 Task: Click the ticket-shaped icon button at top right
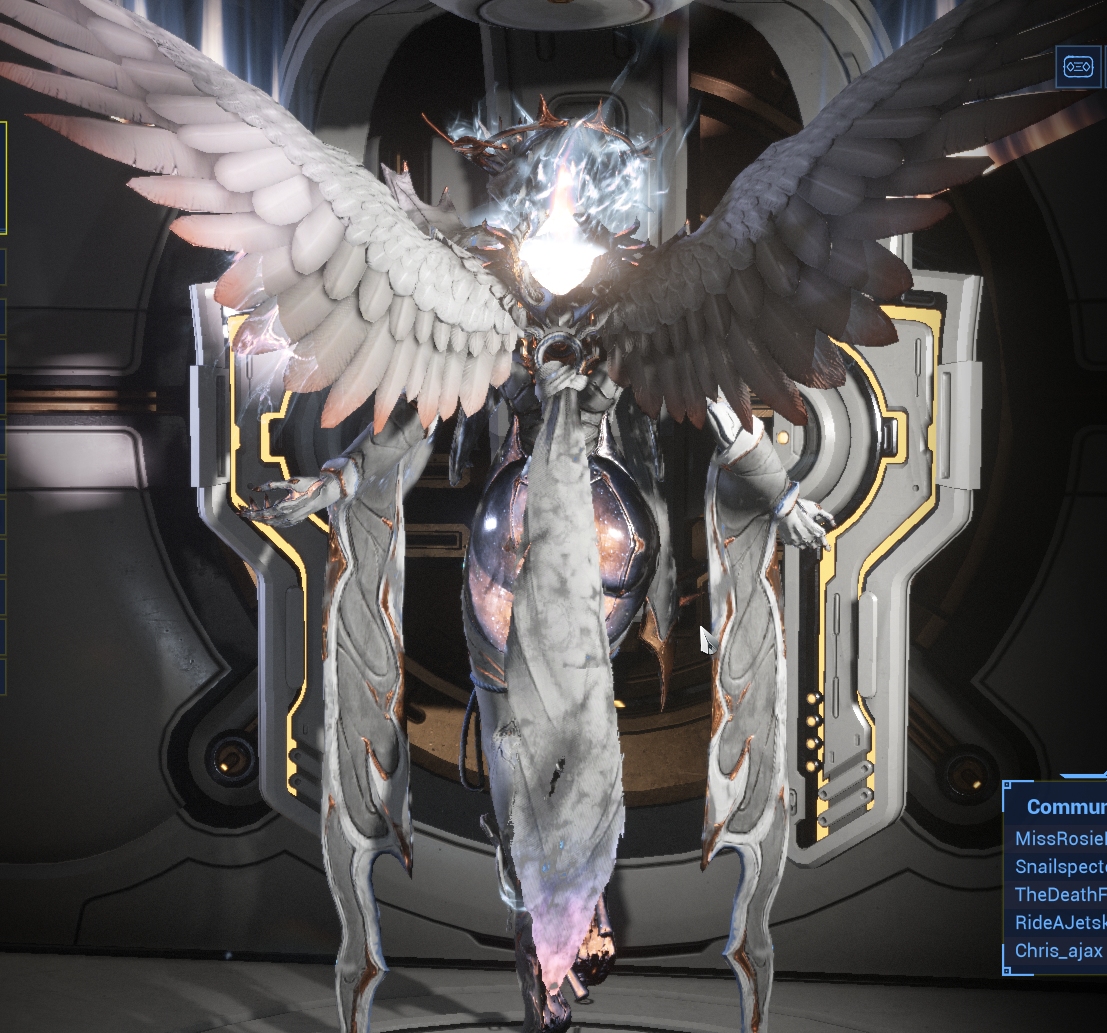[x=1078, y=66]
